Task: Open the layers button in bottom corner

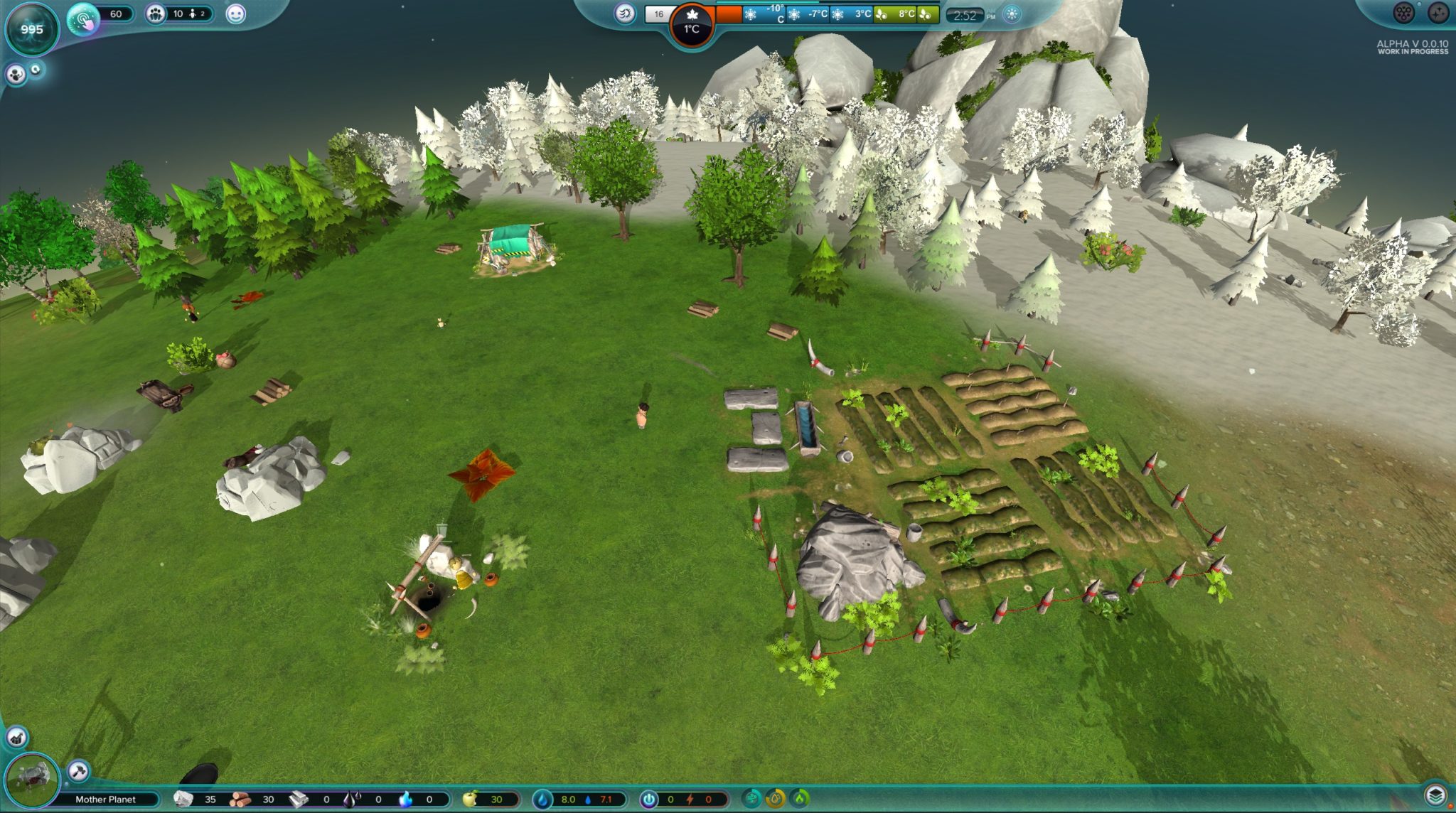Action: point(1435,795)
